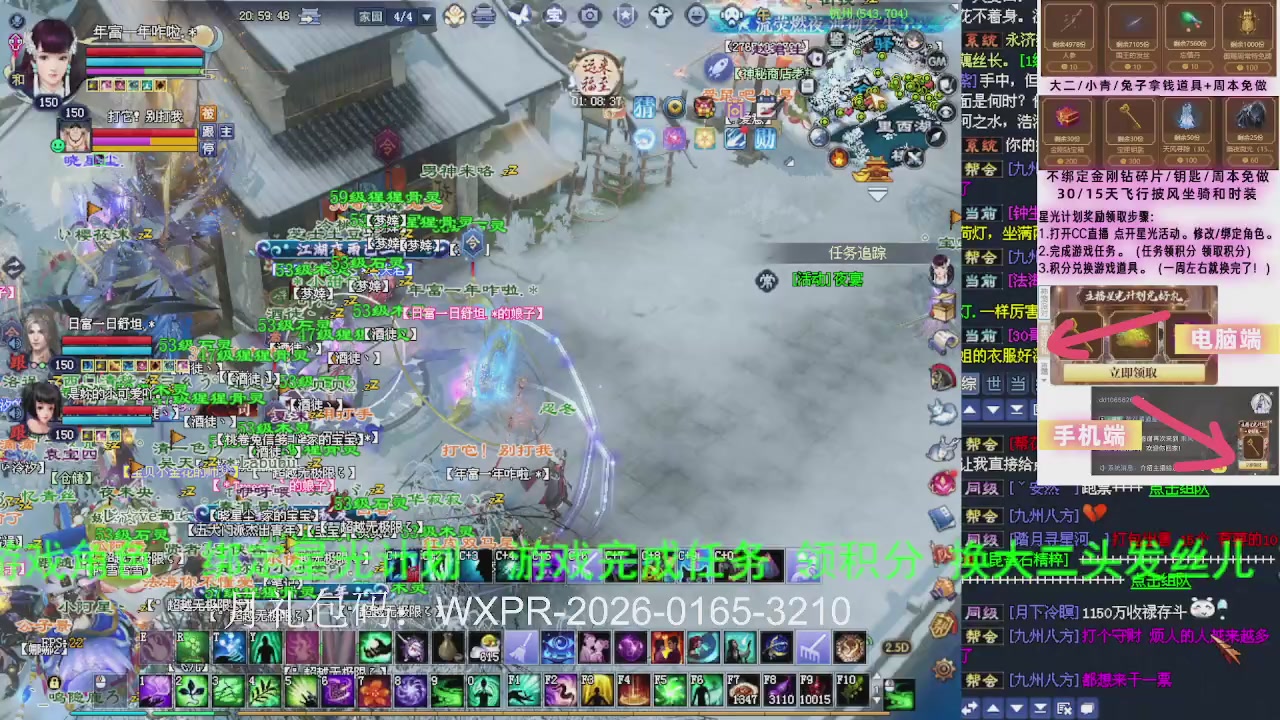Switch to the 世 chat tab
The width and height of the screenshot is (1280, 720).
pyautogui.click(x=992, y=383)
